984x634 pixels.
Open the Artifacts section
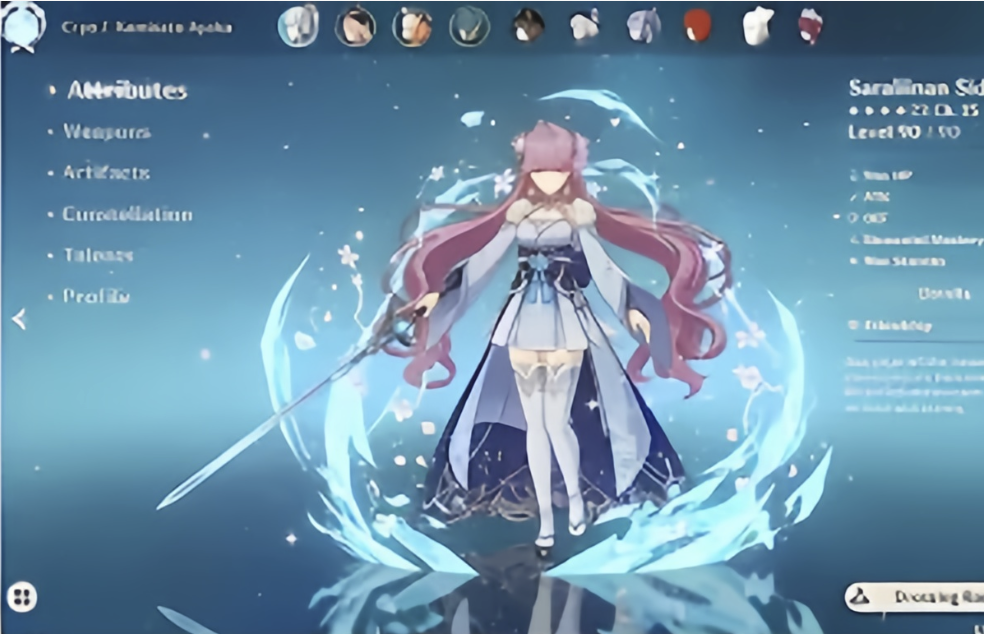(x=106, y=173)
